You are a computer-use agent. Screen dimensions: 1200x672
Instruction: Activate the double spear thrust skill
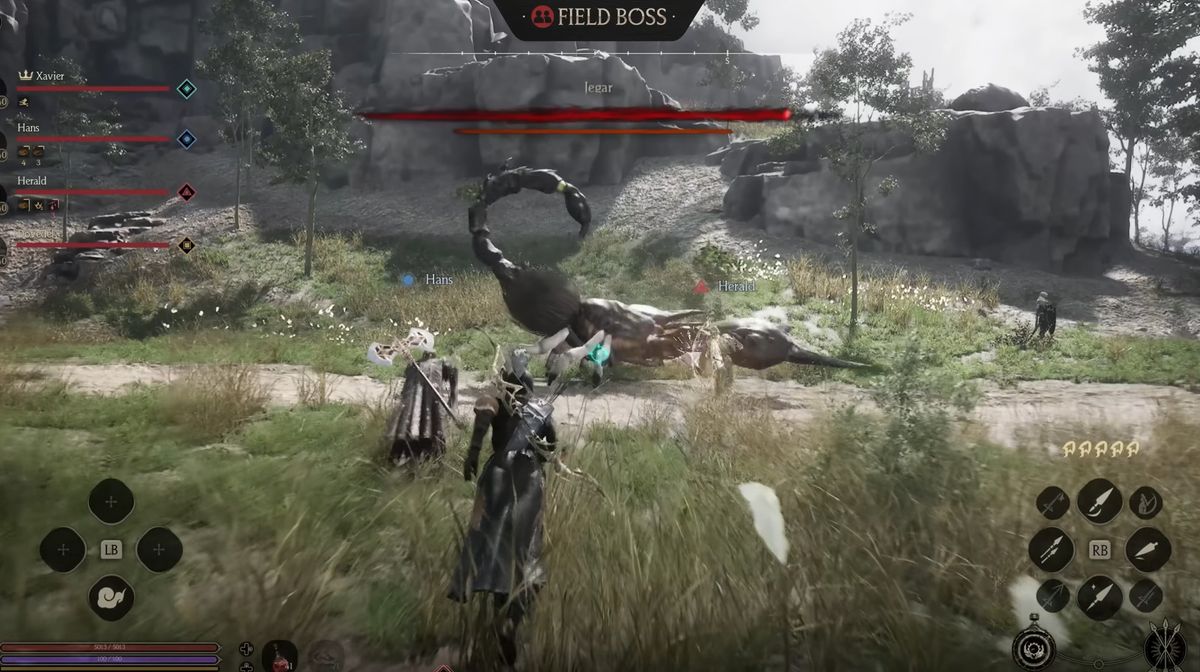pyautogui.click(x=1051, y=549)
